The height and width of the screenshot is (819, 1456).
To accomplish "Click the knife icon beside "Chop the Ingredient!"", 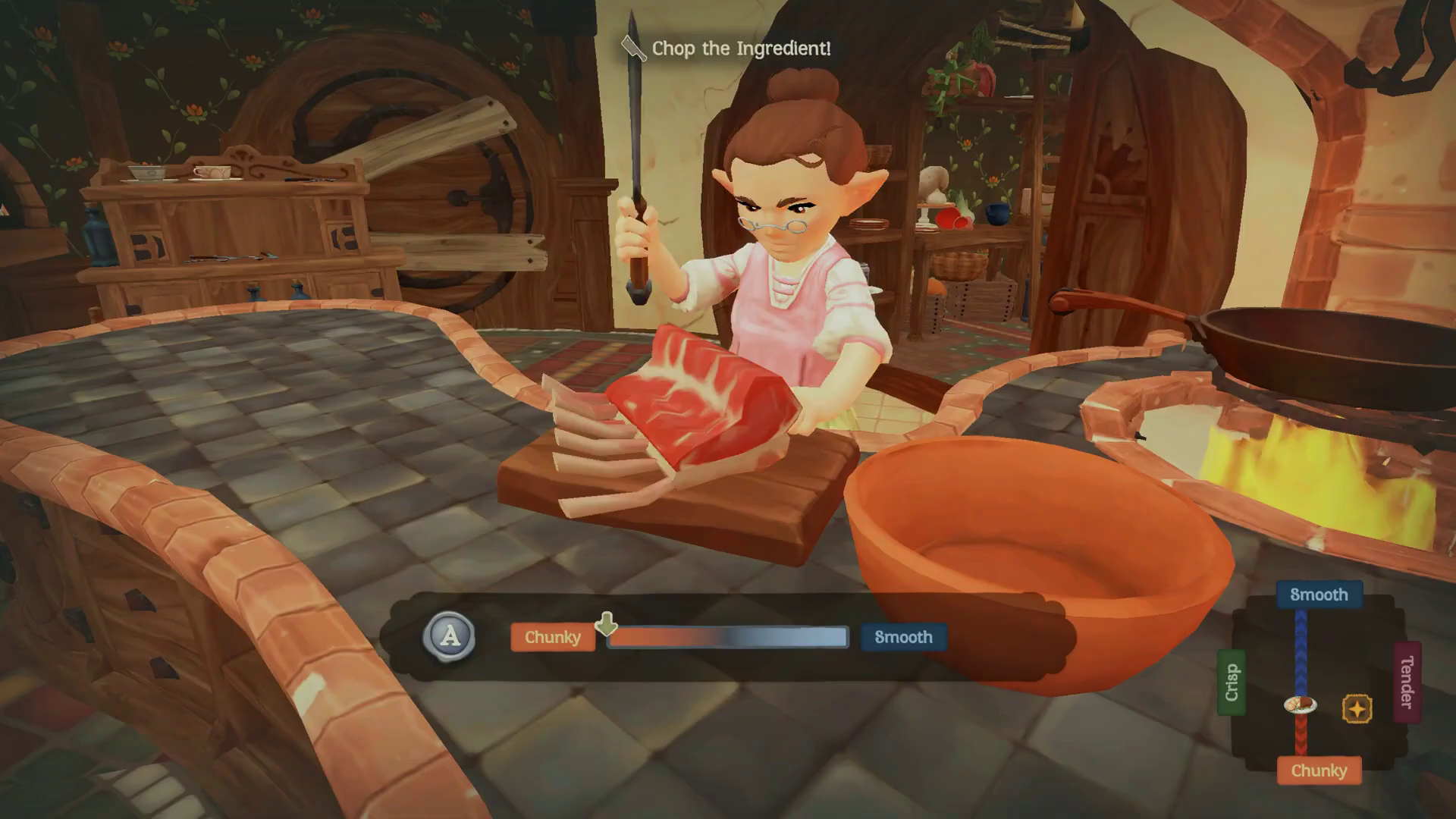I will pyautogui.click(x=632, y=48).
